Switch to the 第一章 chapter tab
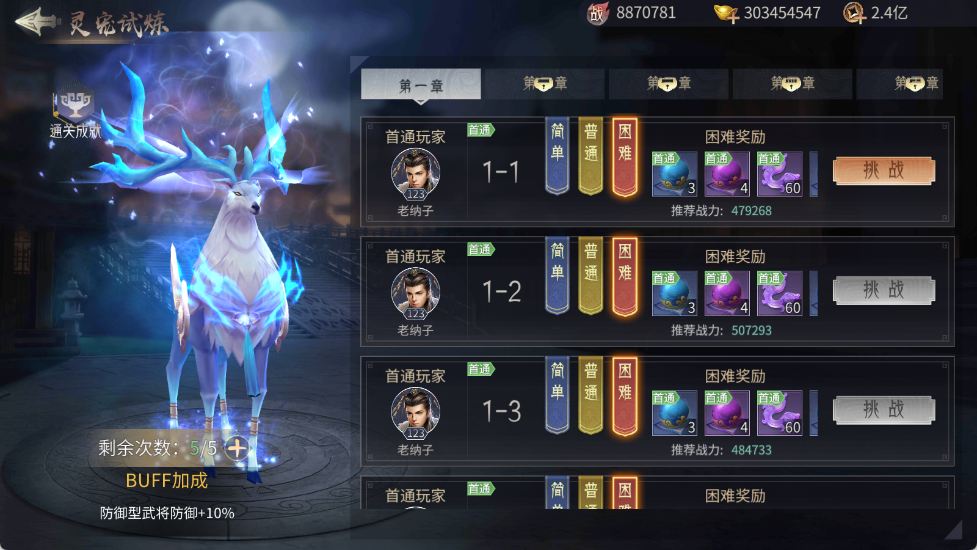The height and width of the screenshot is (550, 977). [x=420, y=85]
